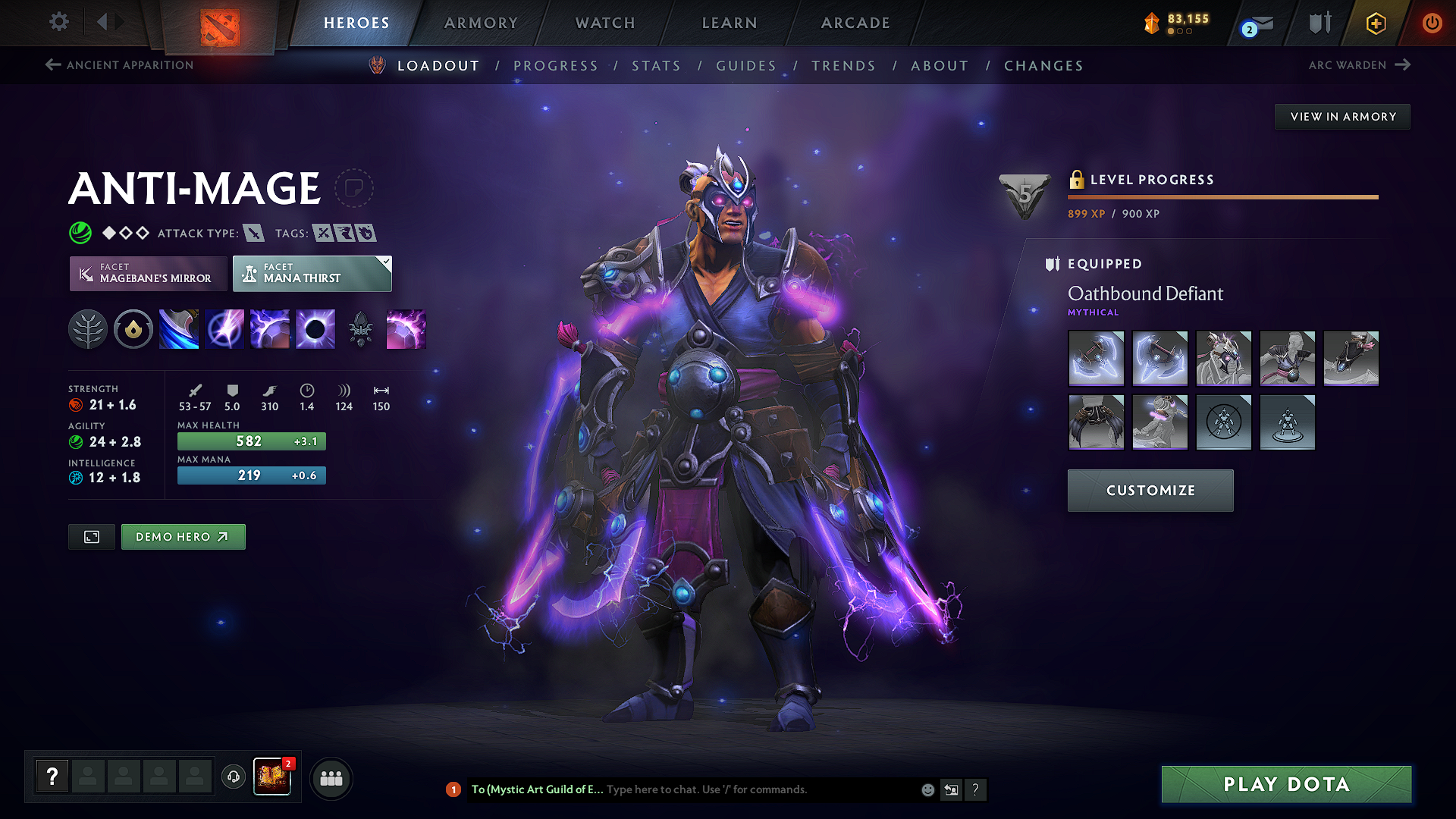Click the hero grid view toggle near Demo Hero
Image resolution: width=1456 pixels, height=819 pixels.
pos(91,536)
